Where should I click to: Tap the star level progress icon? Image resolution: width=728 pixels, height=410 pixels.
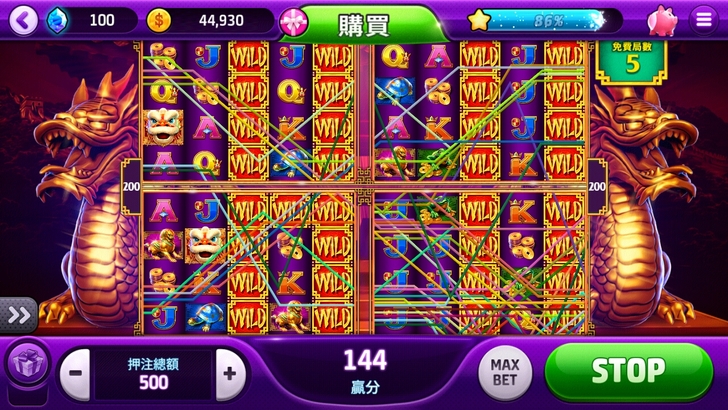(481, 20)
